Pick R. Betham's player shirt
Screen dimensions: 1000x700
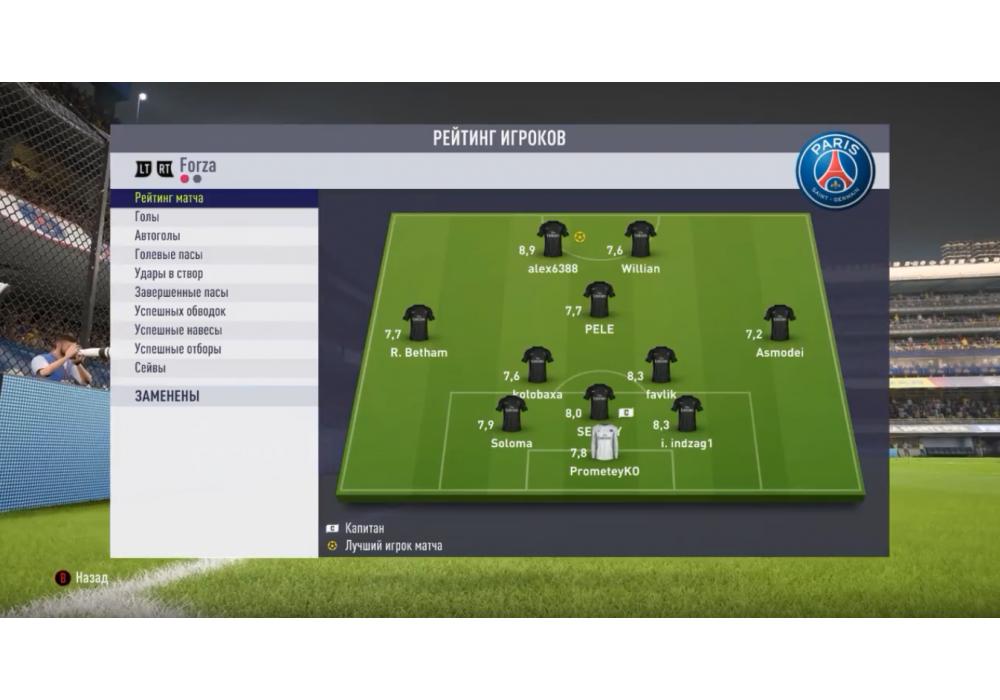pos(418,324)
